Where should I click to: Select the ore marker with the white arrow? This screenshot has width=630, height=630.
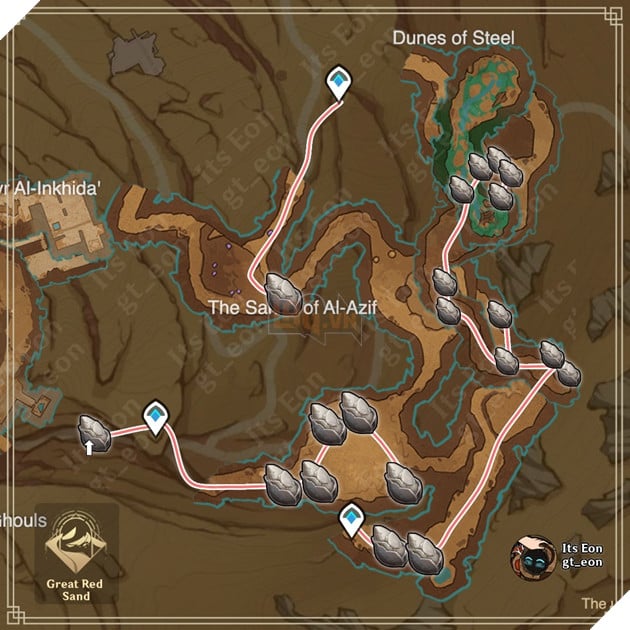[94, 434]
